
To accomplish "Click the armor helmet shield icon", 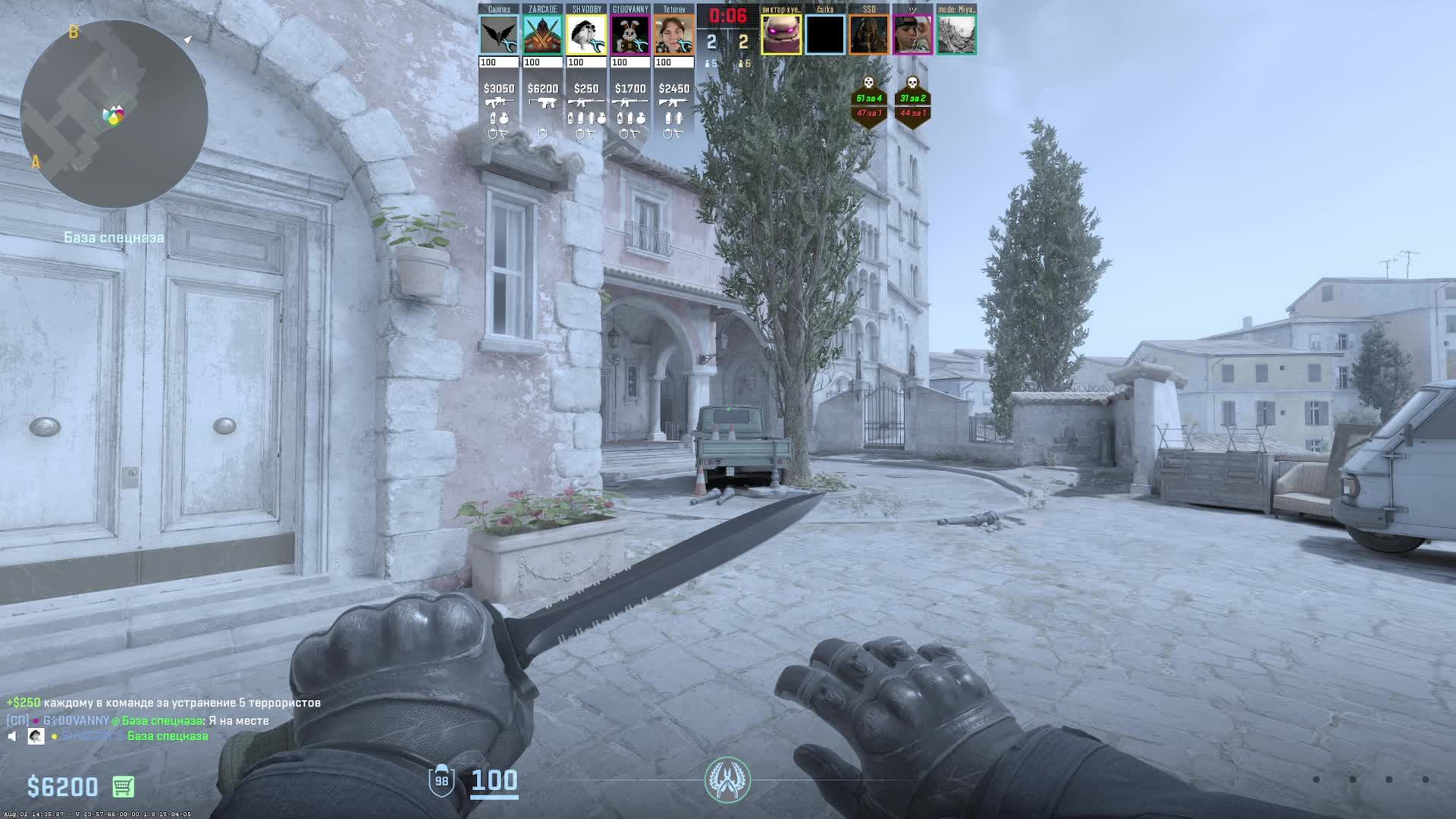I will [441, 780].
